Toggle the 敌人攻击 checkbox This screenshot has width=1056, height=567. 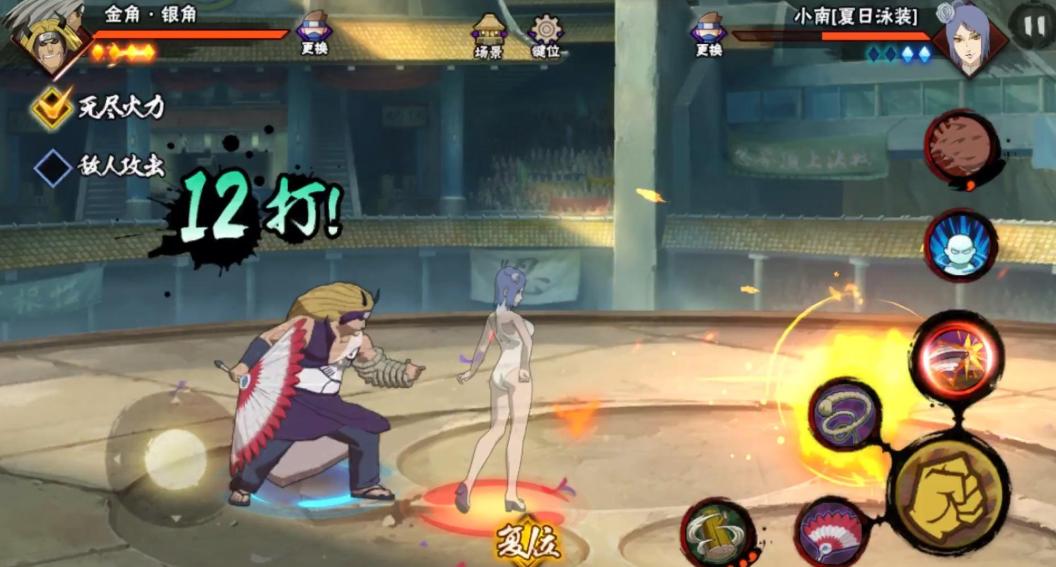click(52, 167)
